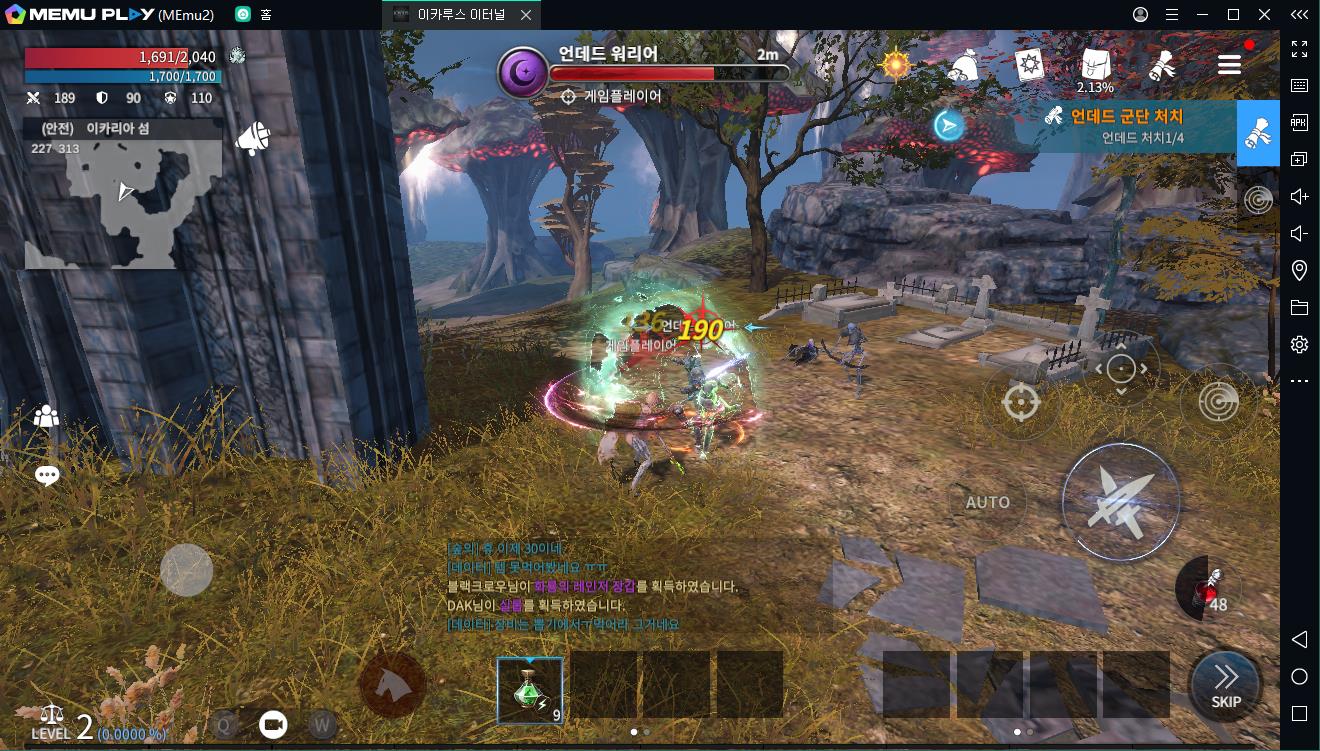
Task: Tap the glowing sun event icon
Action: click(x=895, y=65)
